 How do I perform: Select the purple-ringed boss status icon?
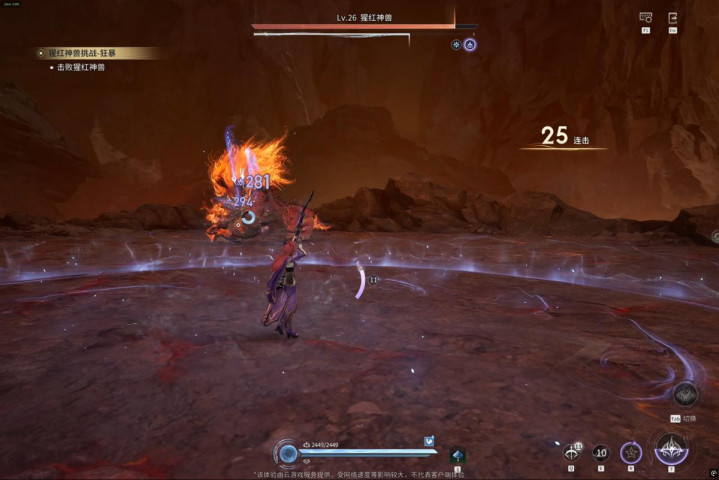pyautogui.click(x=470, y=44)
